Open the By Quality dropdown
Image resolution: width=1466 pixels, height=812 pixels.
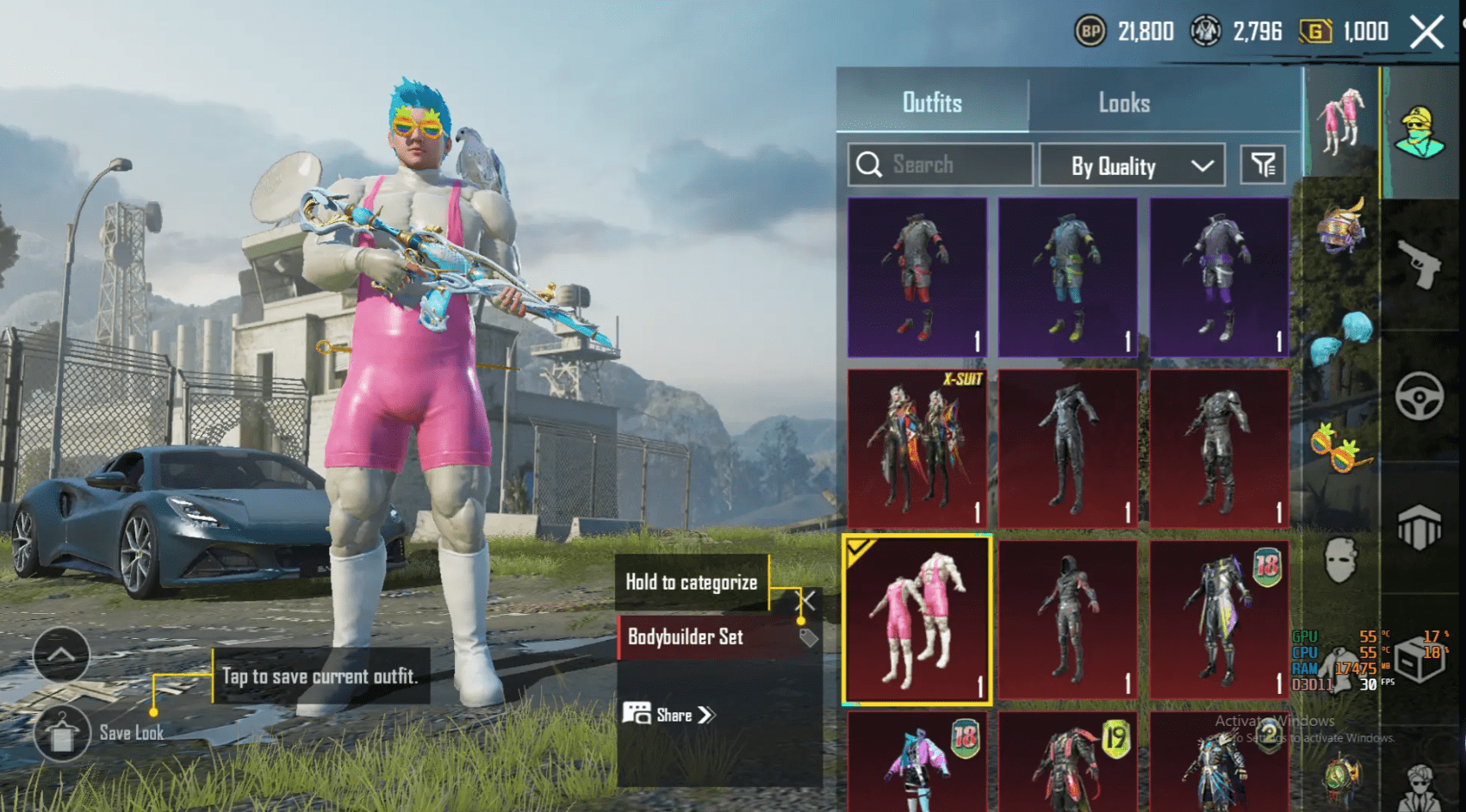point(1131,165)
